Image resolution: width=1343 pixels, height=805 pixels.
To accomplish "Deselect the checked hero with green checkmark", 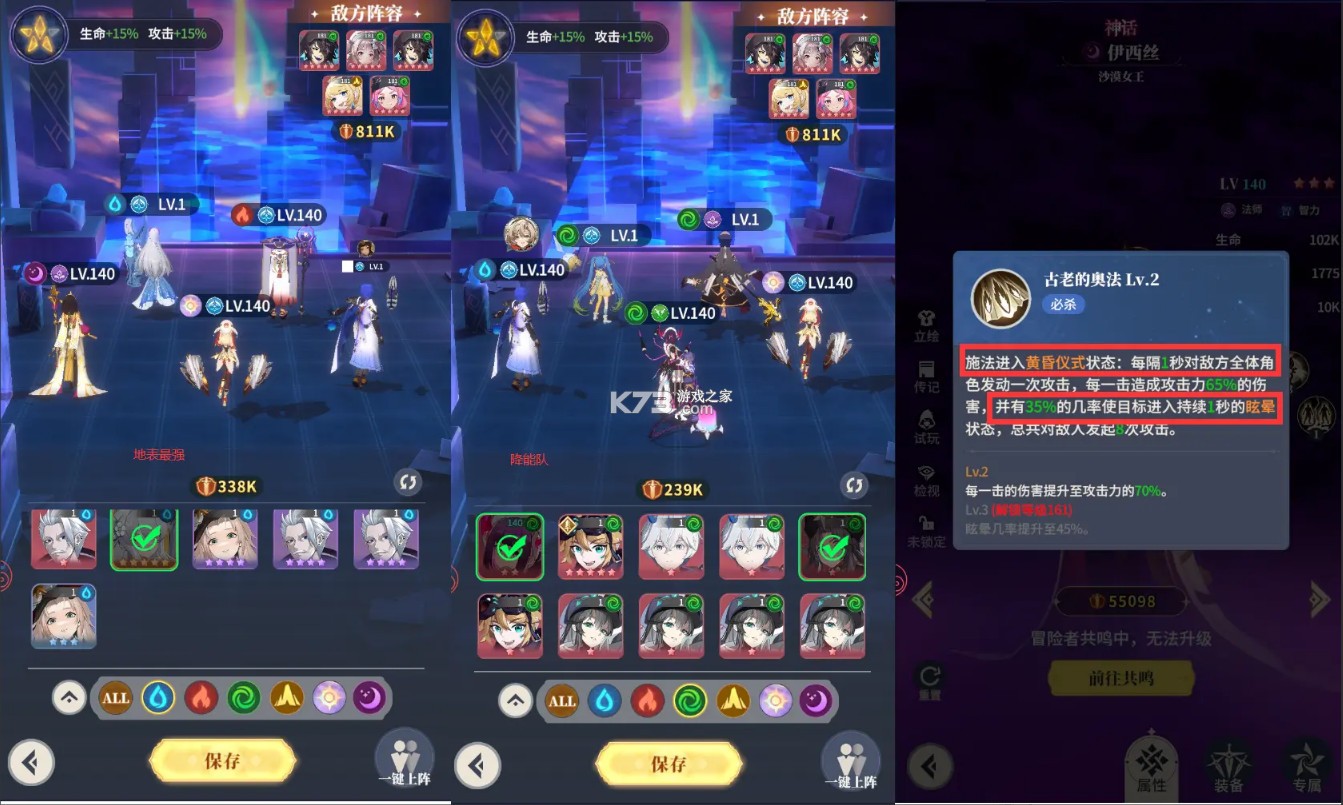I will [x=144, y=538].
